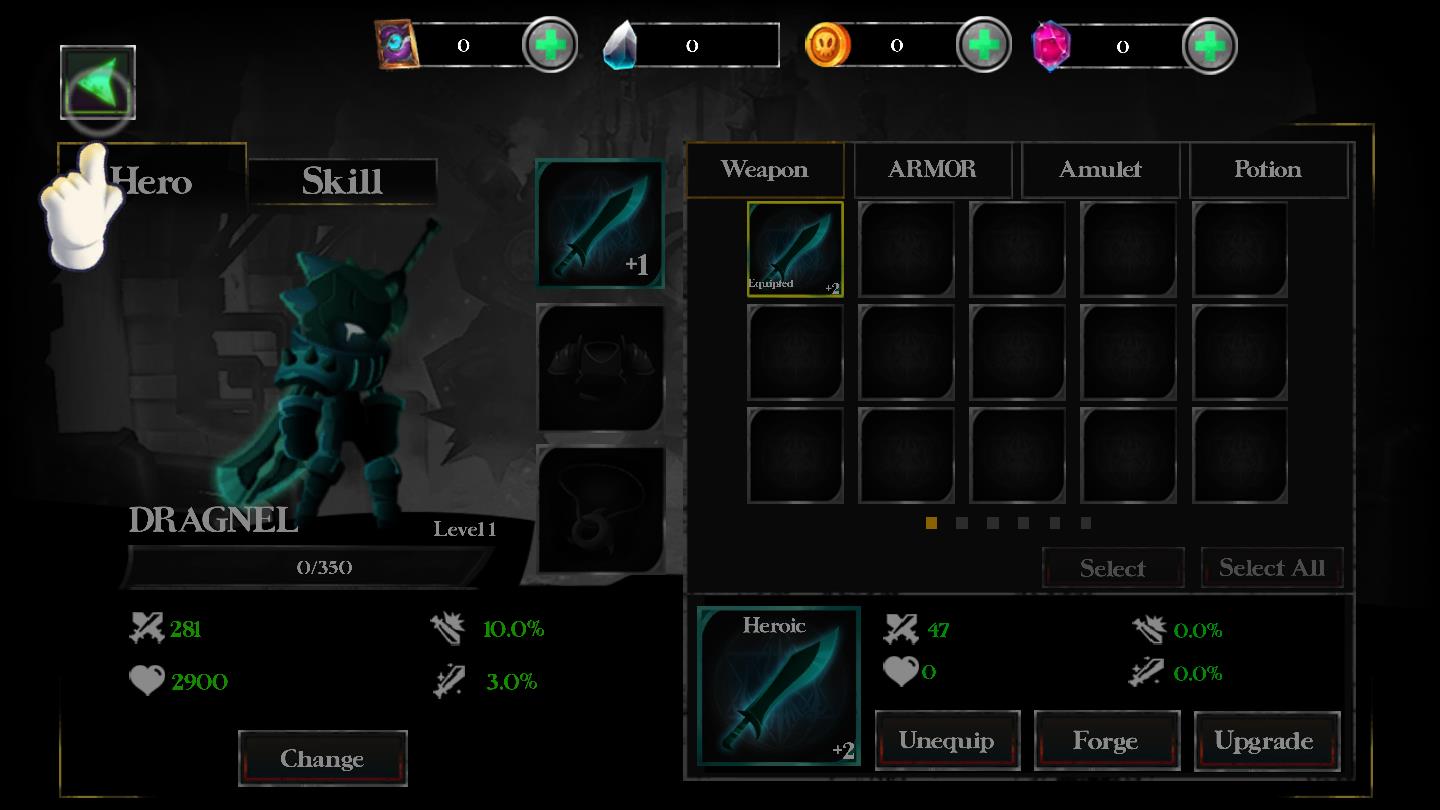Open the Amulet inventory tab
This screenshot has width=1440, height=810.
pyautogui.click(x=1100, y=169)
